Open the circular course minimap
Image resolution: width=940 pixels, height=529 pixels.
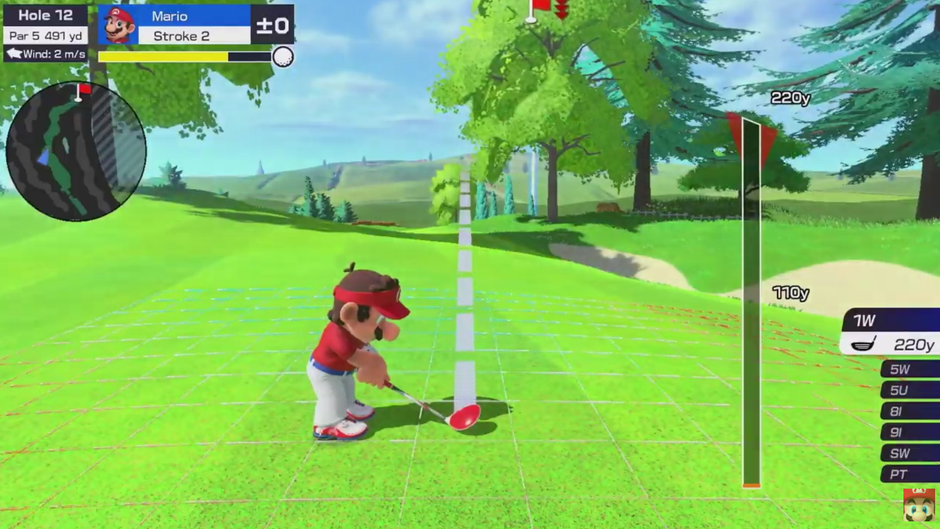(x=76, y=152)
